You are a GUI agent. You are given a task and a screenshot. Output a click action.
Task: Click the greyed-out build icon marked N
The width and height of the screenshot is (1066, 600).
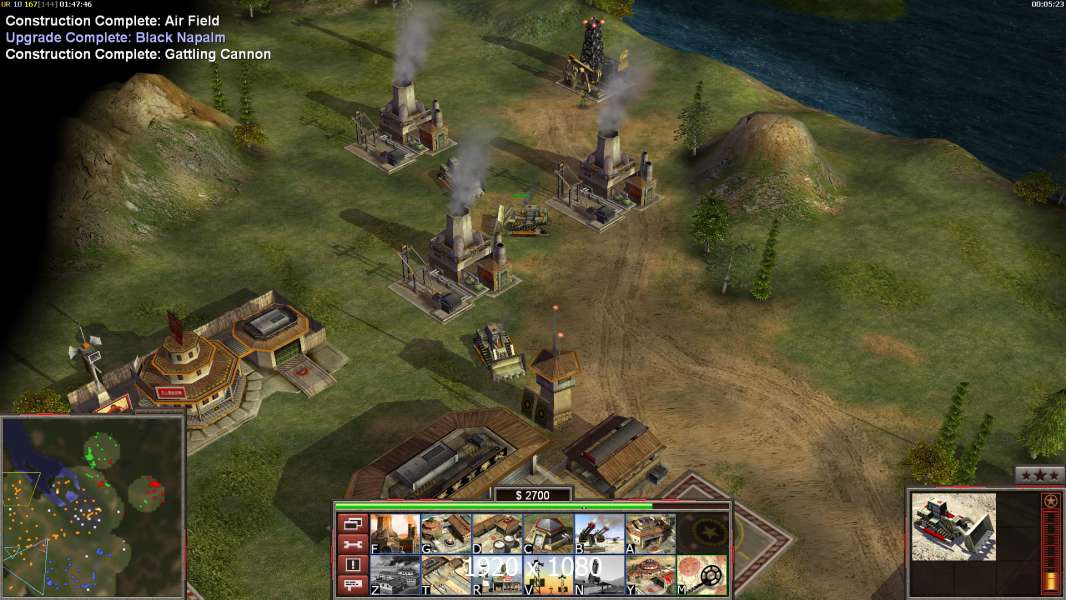pos(599,575)
